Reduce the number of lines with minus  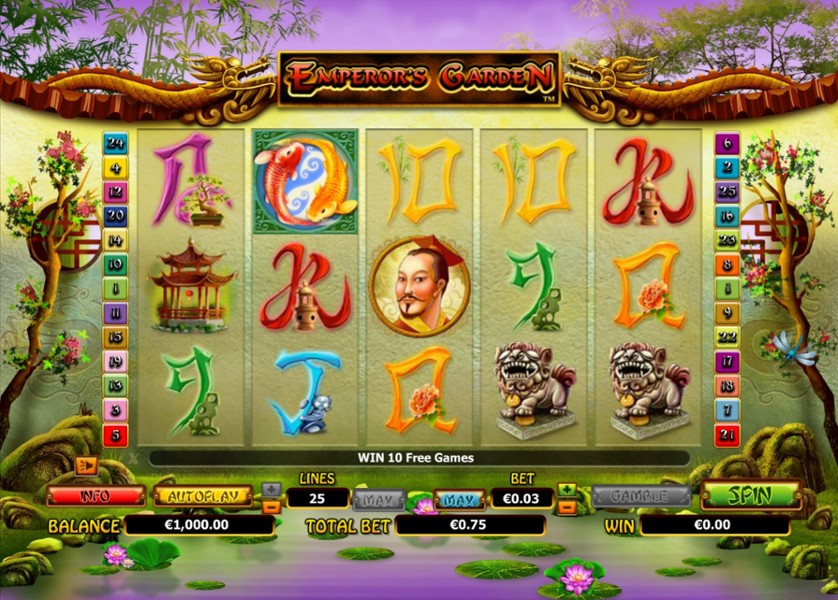click(x=271, y=506)
